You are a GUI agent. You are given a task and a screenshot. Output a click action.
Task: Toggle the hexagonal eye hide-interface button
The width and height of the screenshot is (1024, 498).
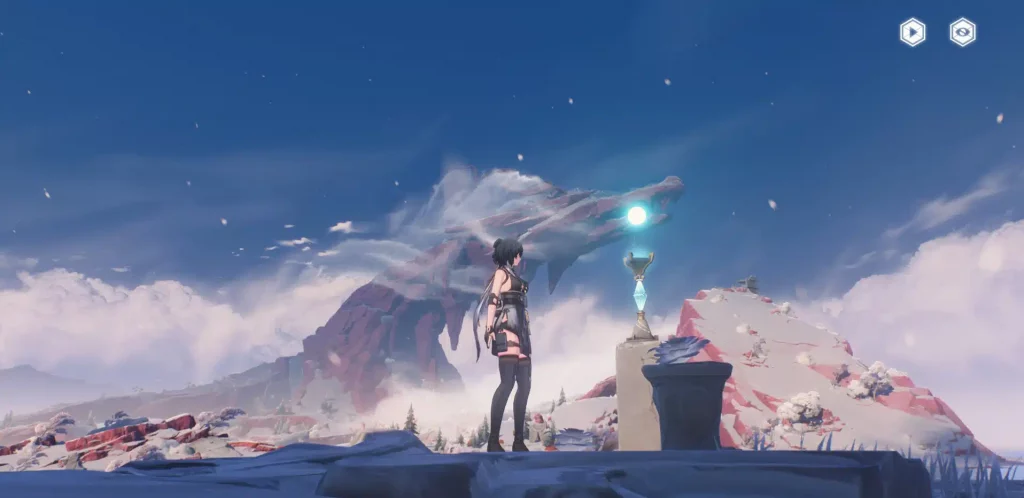point(962,32)
